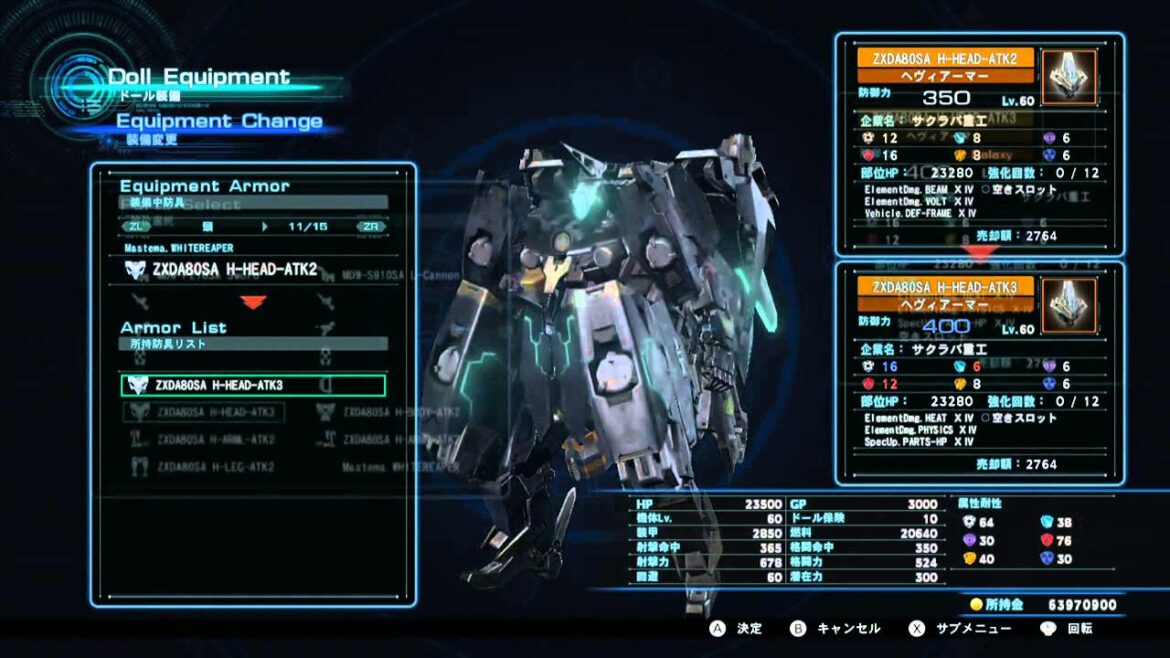
Task: Click the H-HEAD-ATK2 armor thumbnail
Action: (1069, 77)
